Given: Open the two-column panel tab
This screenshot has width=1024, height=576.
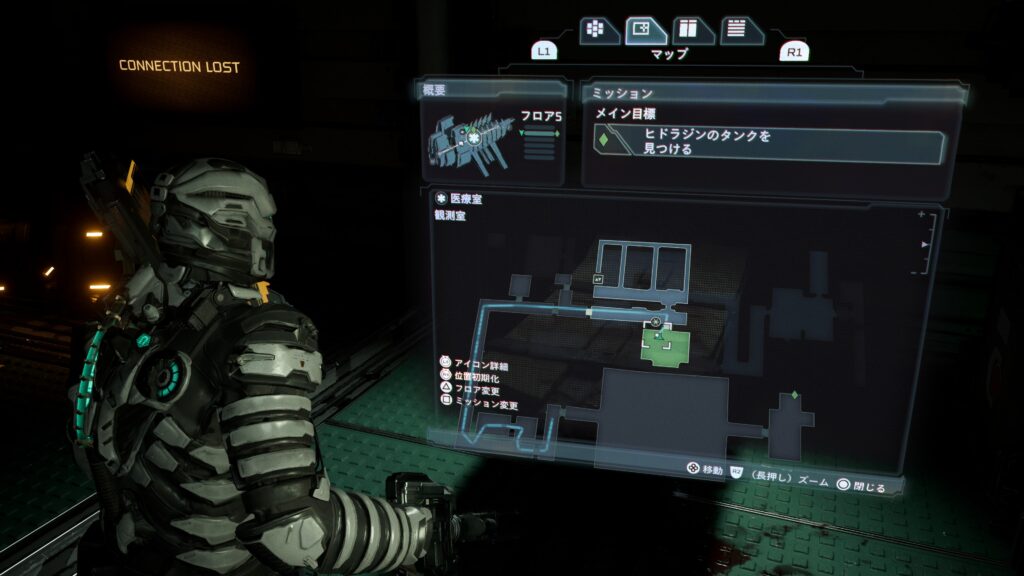Looking at the screenshot, I should (692, 30).
